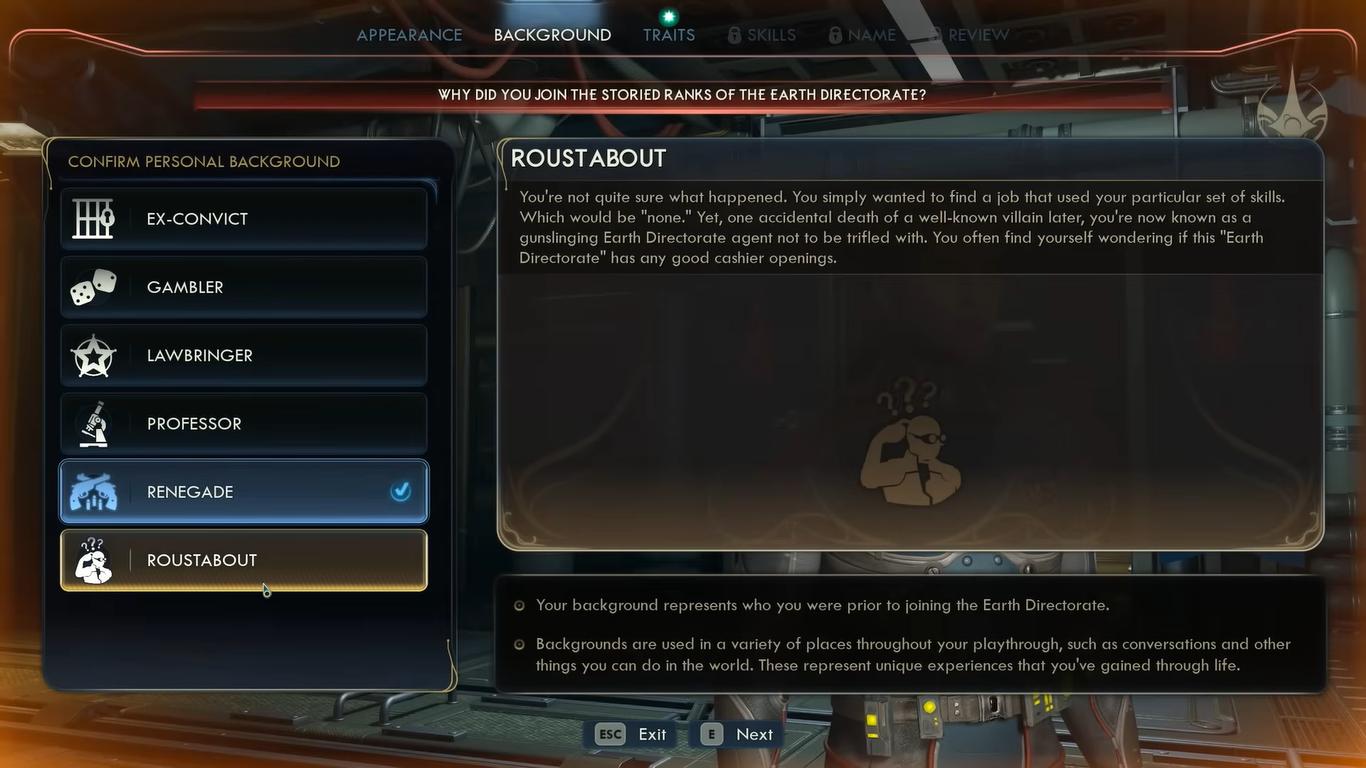Go to the Traits tab
The height and width of the screenshot is (768, 1366).
point(669,35)
